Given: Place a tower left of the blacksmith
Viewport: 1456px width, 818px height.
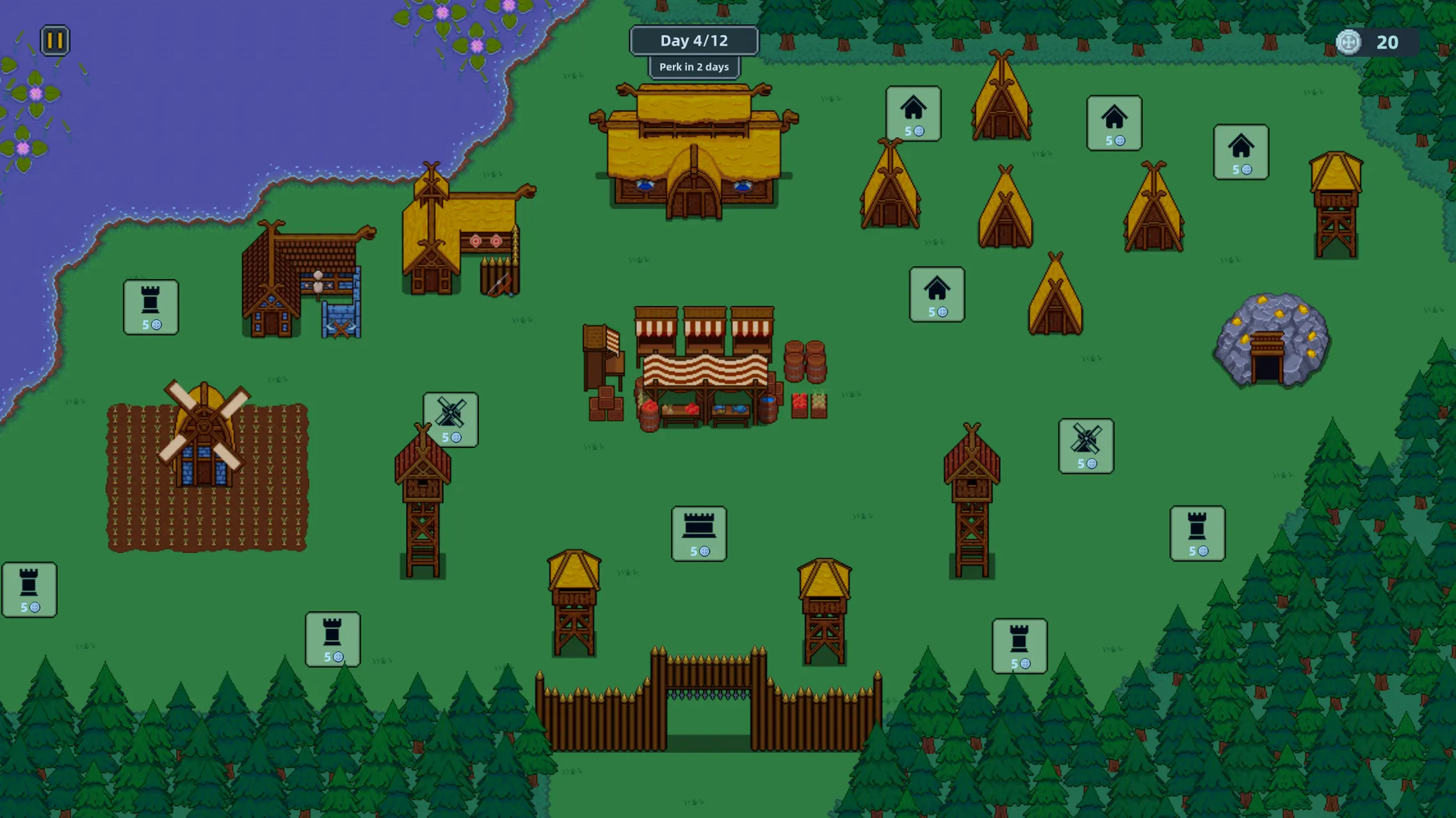Looking at the screenshot, I should point(150,307).
